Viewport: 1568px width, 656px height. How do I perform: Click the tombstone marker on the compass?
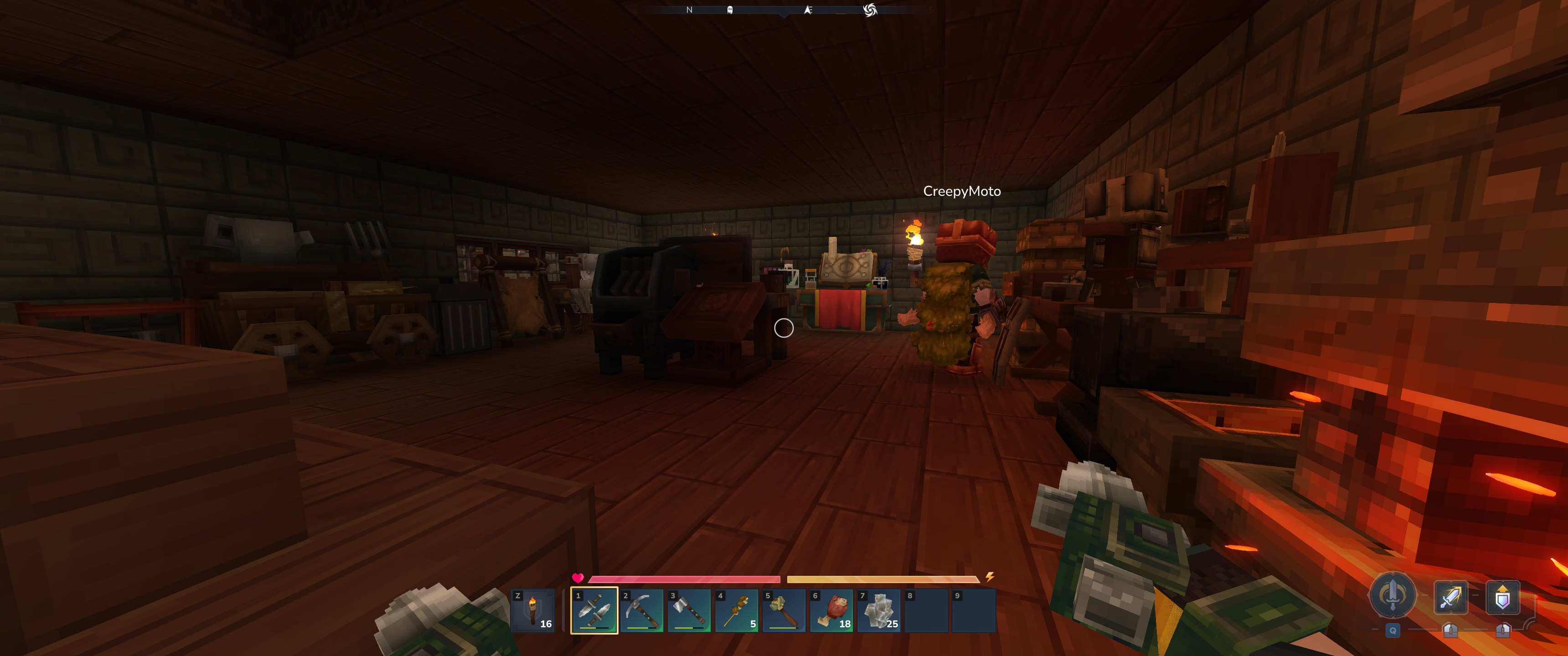pyautogui.click(x=730, y=10)
